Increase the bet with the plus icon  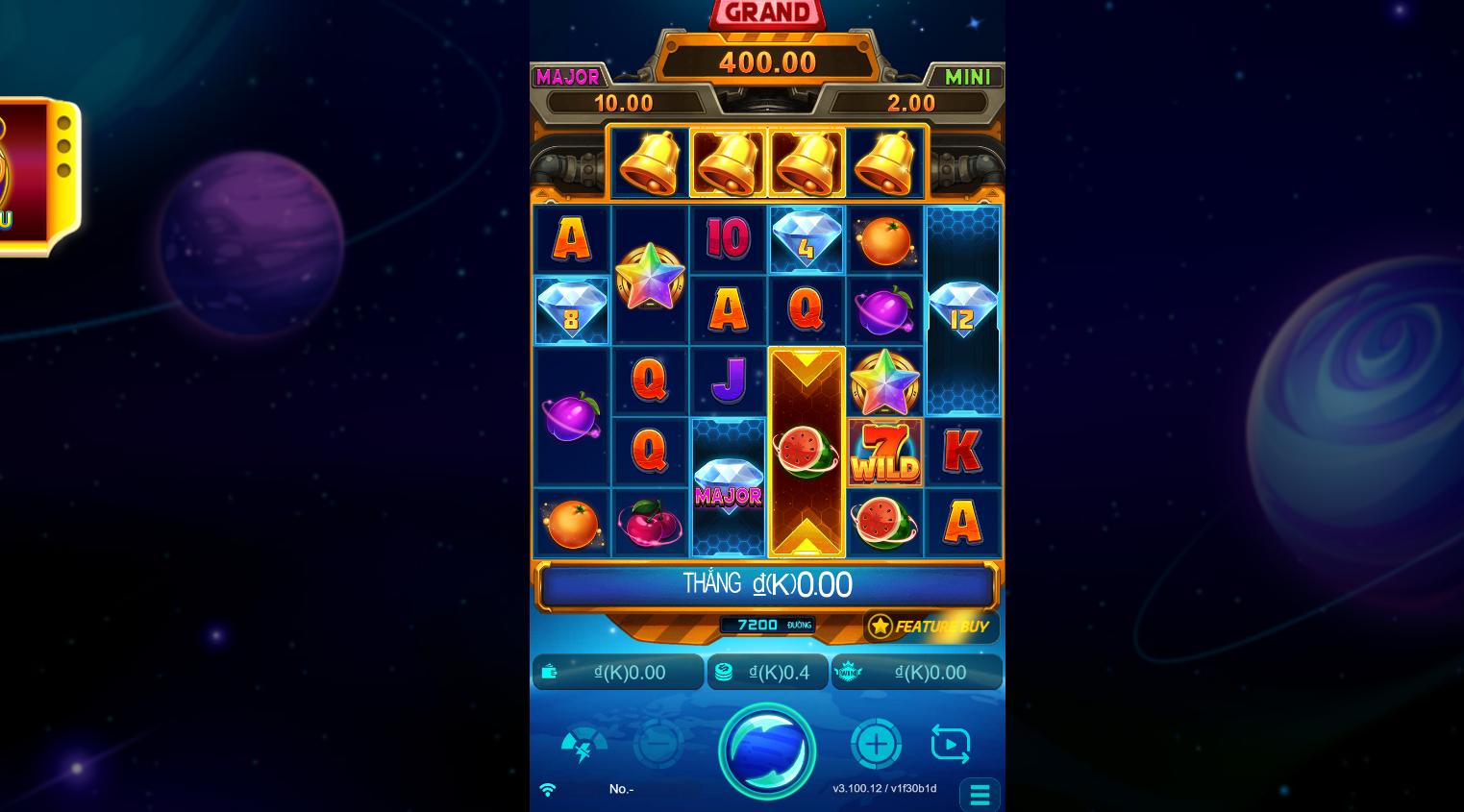tap(876, 743)
